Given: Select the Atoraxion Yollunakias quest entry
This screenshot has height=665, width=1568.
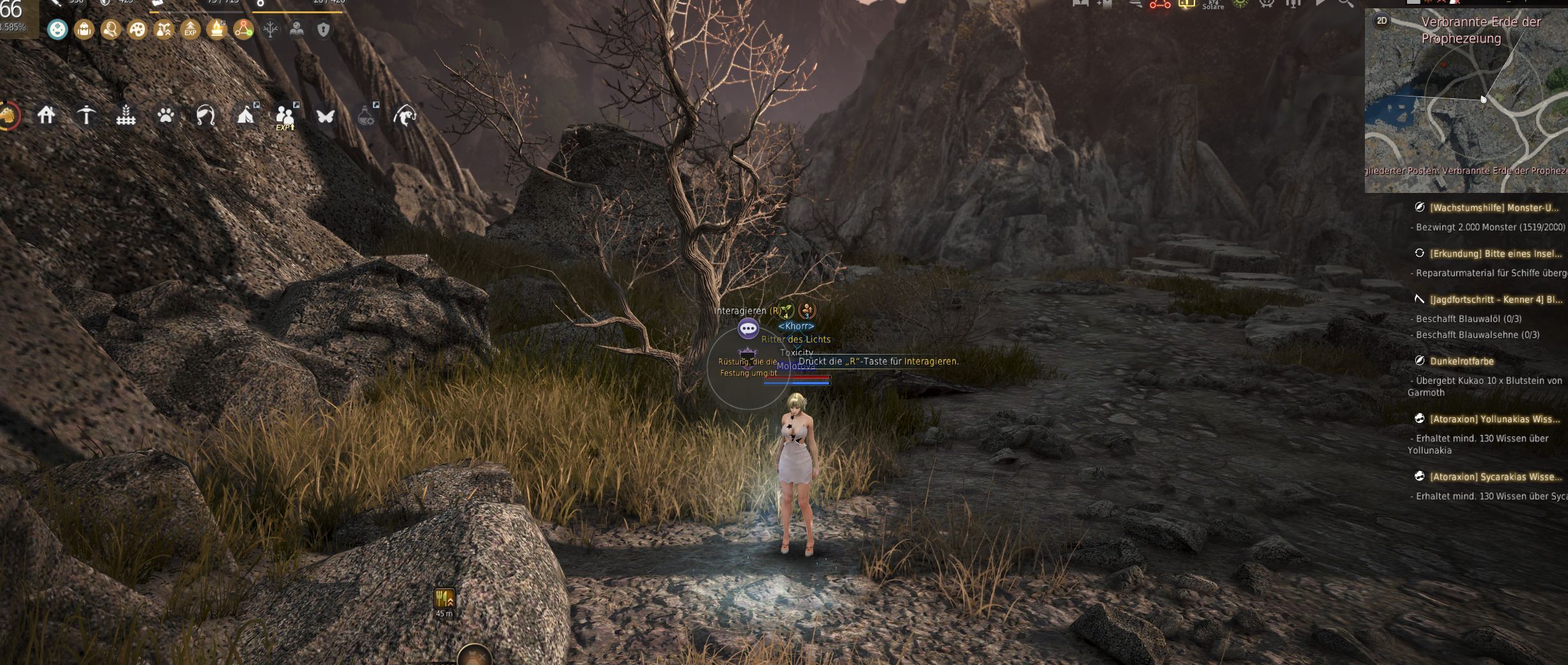Looking at the screenshot, I should click(1495, 419).
